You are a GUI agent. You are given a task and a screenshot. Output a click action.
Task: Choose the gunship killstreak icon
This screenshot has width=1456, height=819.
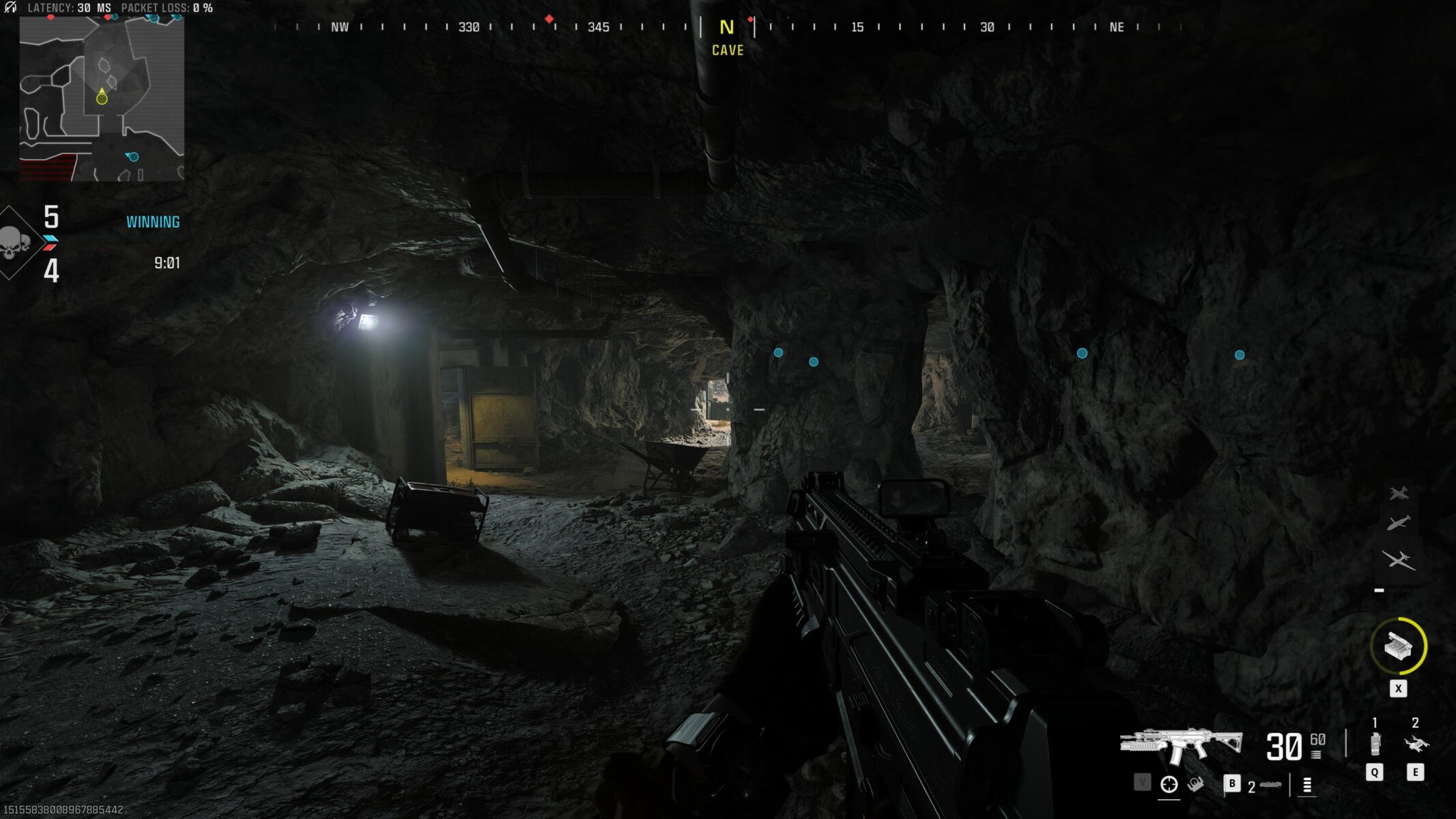1399,493
